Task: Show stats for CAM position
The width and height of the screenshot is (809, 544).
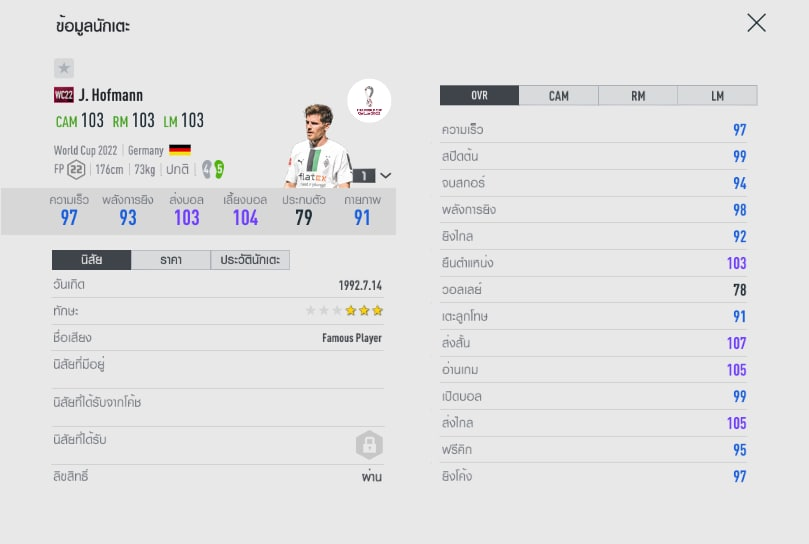Action: 558,96
